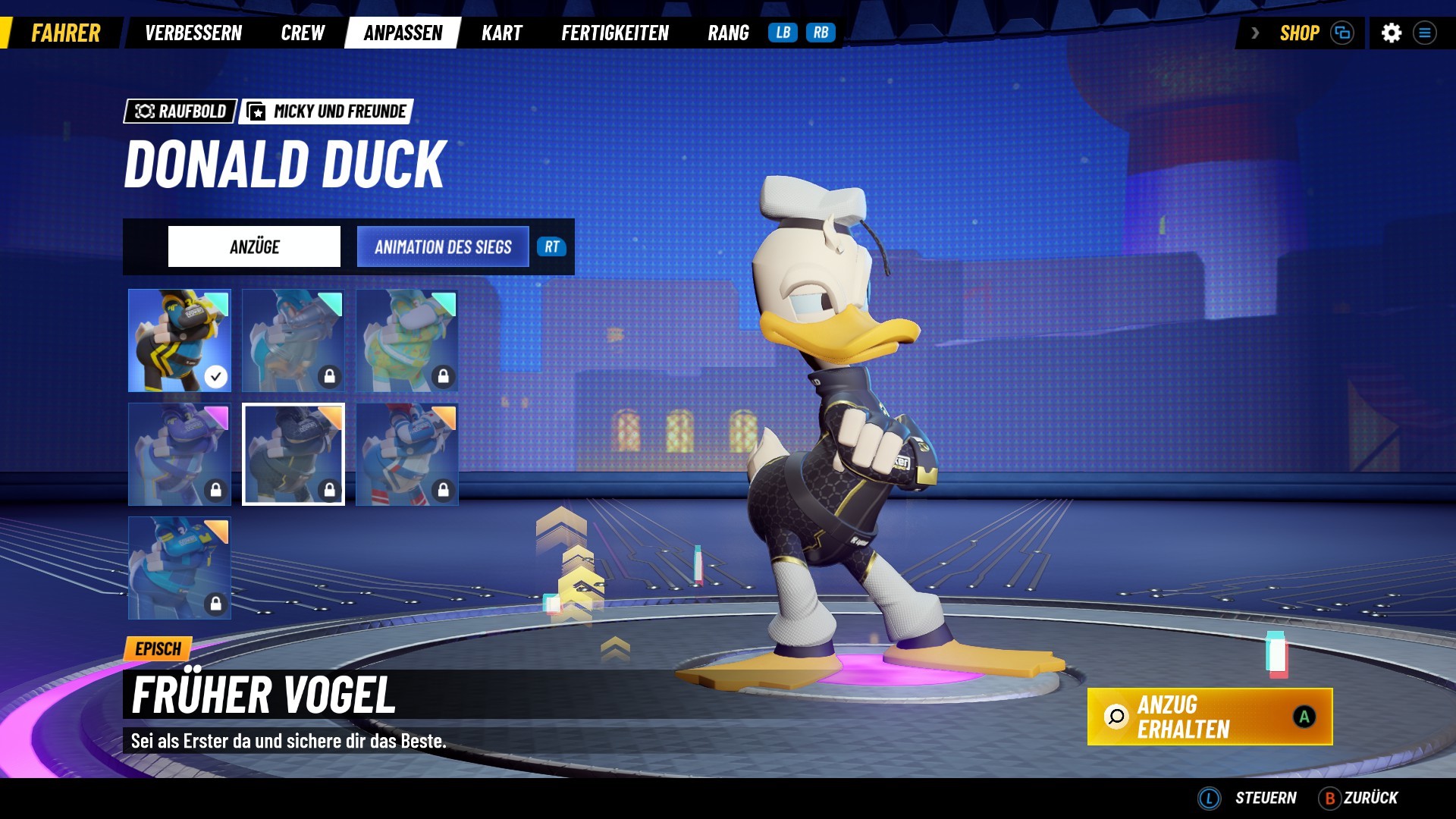Choose the equipped black and yellow suit
Viewport: 1456px width, 819px height.
pos(180,340)
